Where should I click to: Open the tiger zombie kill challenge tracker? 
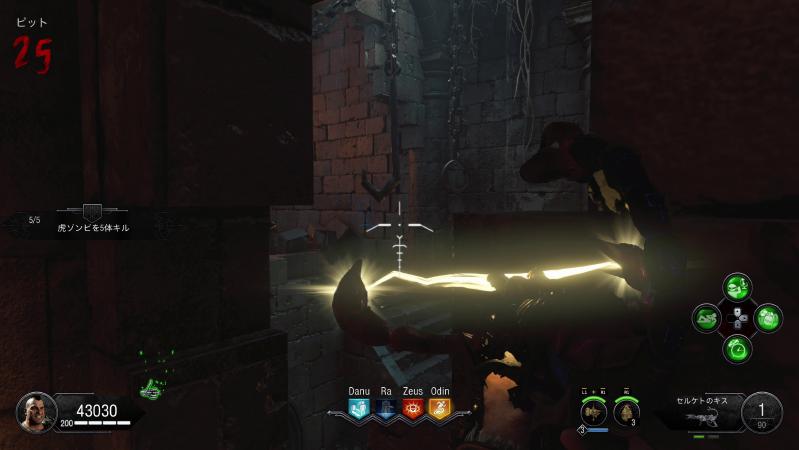click(92, 220)
